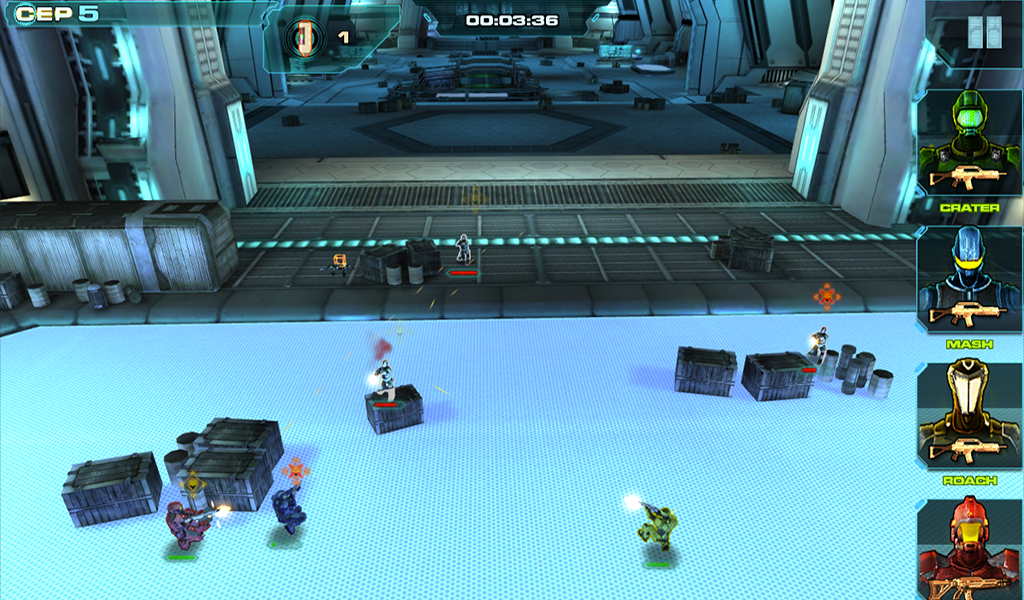1024x600 pixels.
Task: Pick the red-armored soldier portrait
Action: pos(969,550)
